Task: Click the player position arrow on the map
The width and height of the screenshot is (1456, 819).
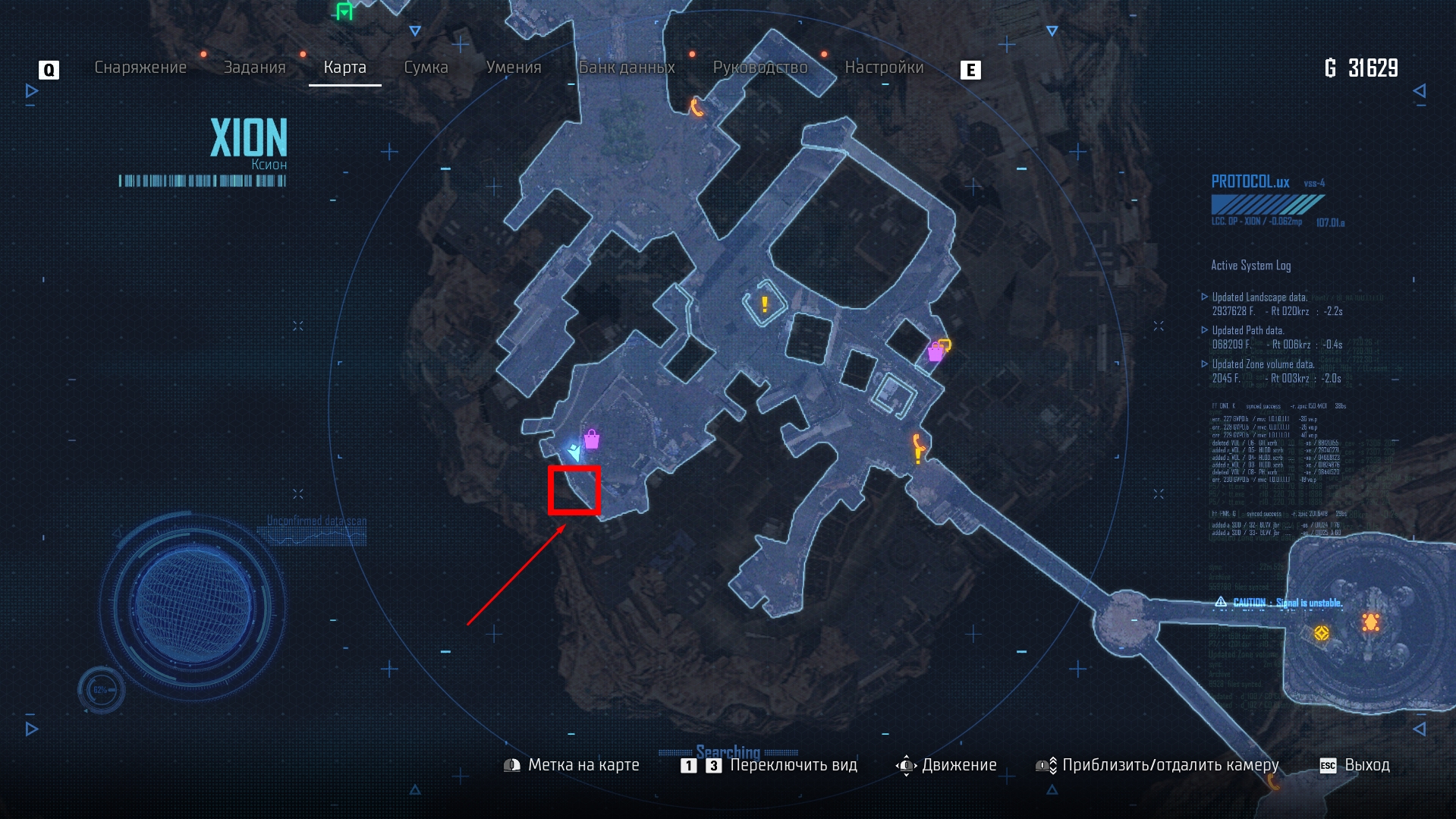Action: (575, 453)
